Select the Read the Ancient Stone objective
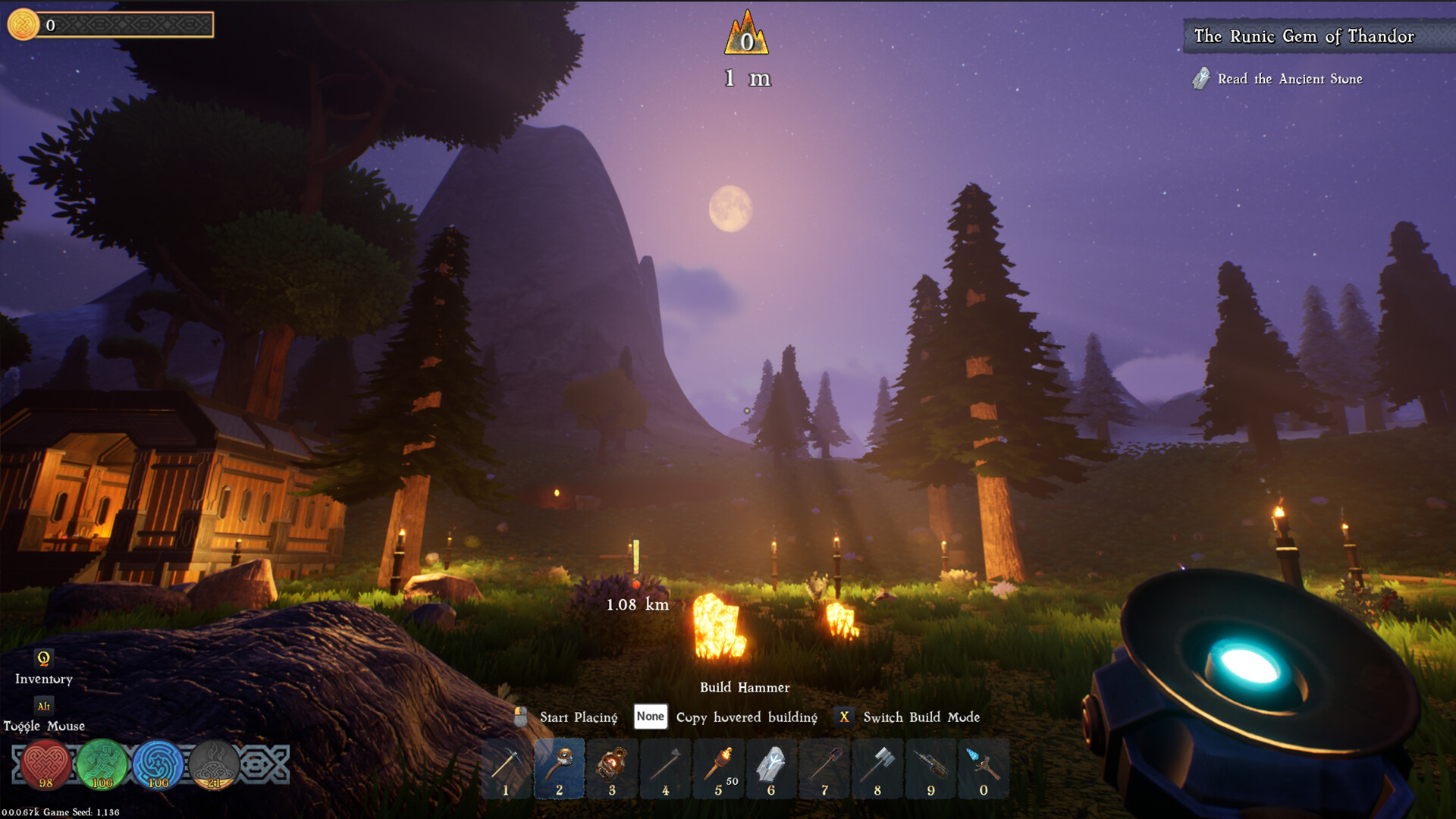 coord(1289,79)
